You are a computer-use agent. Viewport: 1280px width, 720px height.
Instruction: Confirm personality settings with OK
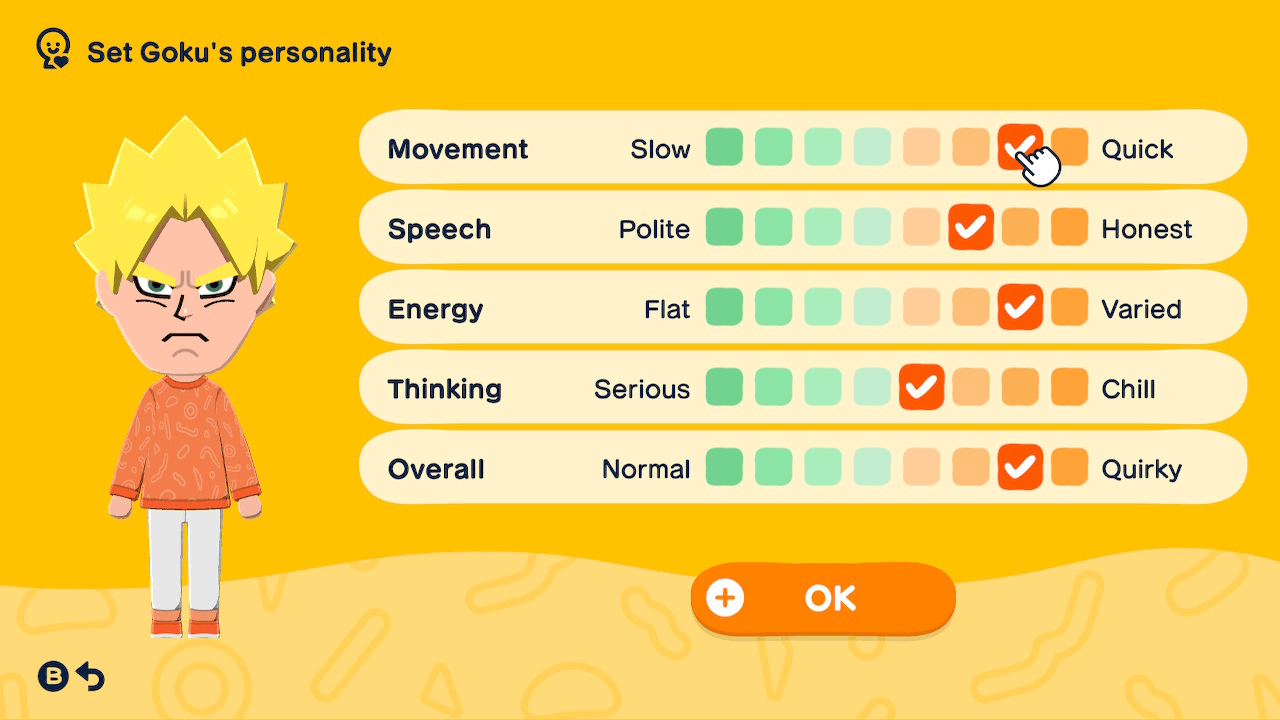tap(822, 597)
